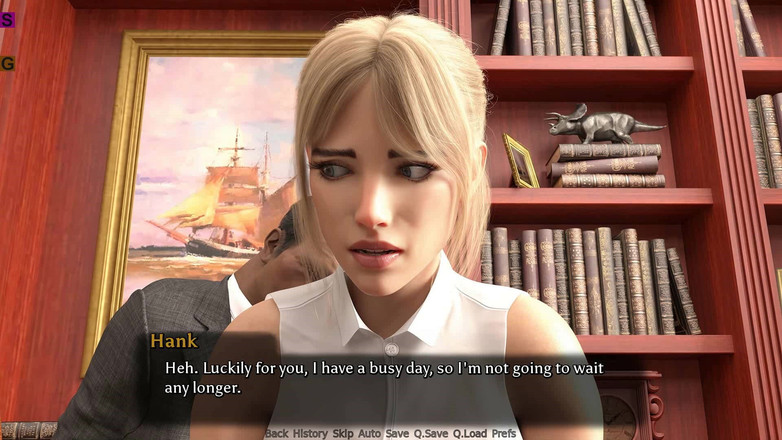
Task: Open the Save game screen
Action: [x=397, y=433]
